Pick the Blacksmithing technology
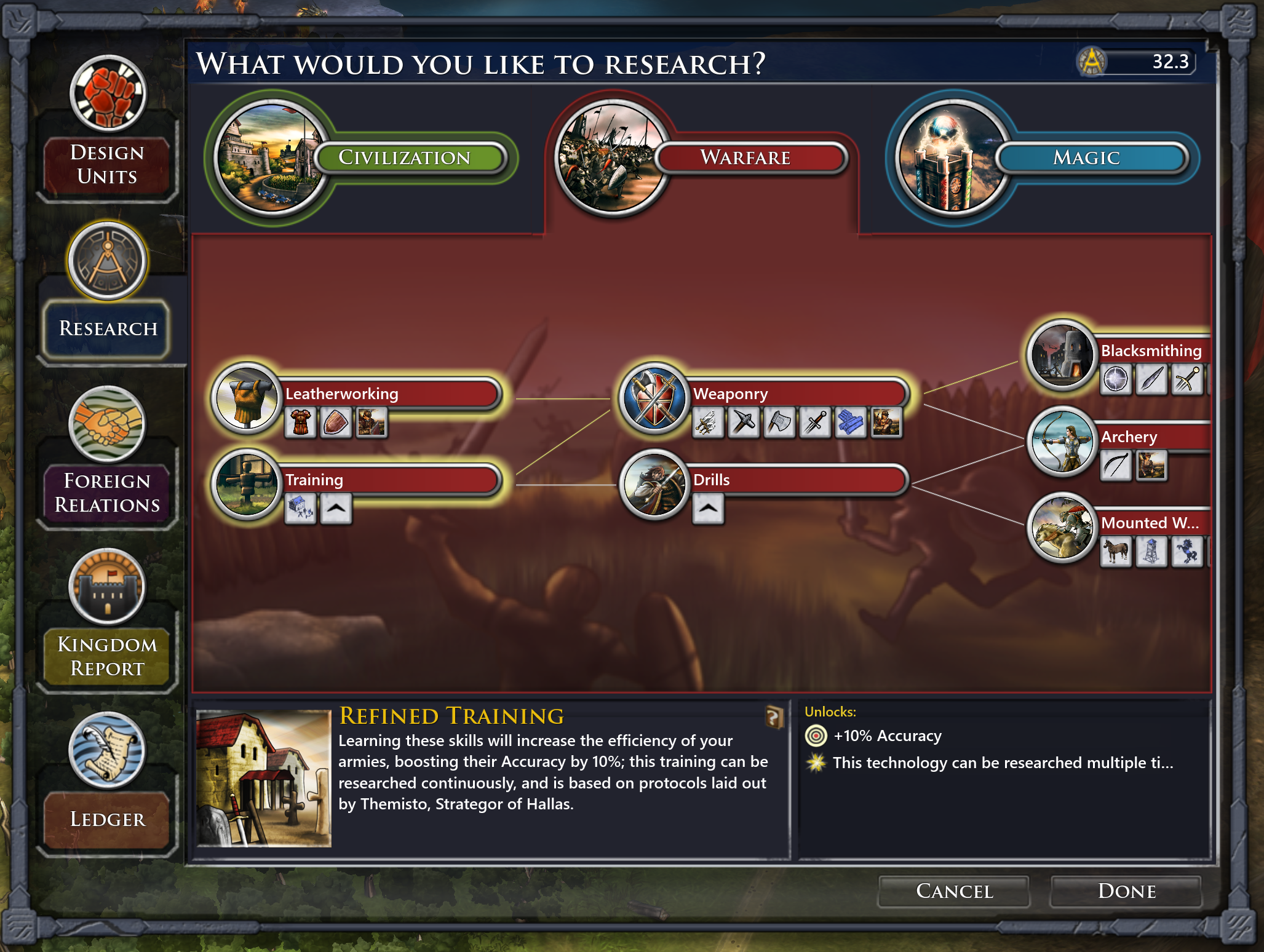 (1150, 351)
